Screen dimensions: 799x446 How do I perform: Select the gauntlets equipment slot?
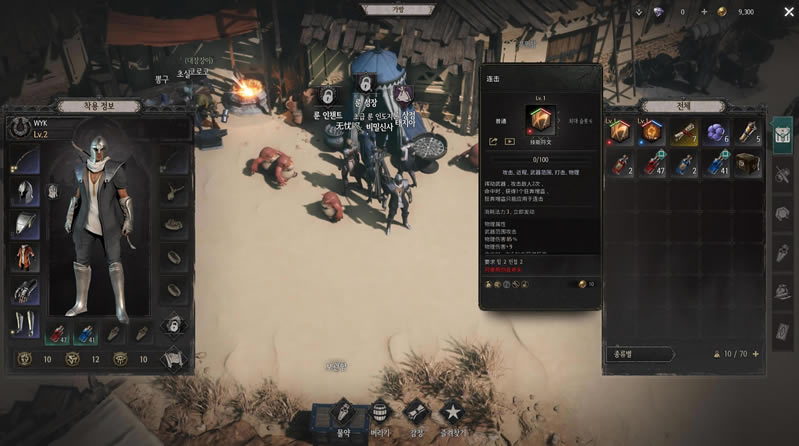[x=26, y=290]
